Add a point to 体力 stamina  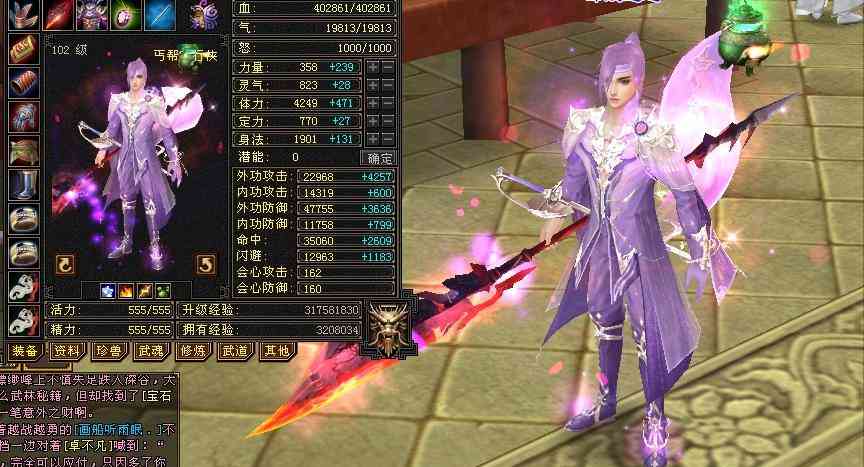373,103
